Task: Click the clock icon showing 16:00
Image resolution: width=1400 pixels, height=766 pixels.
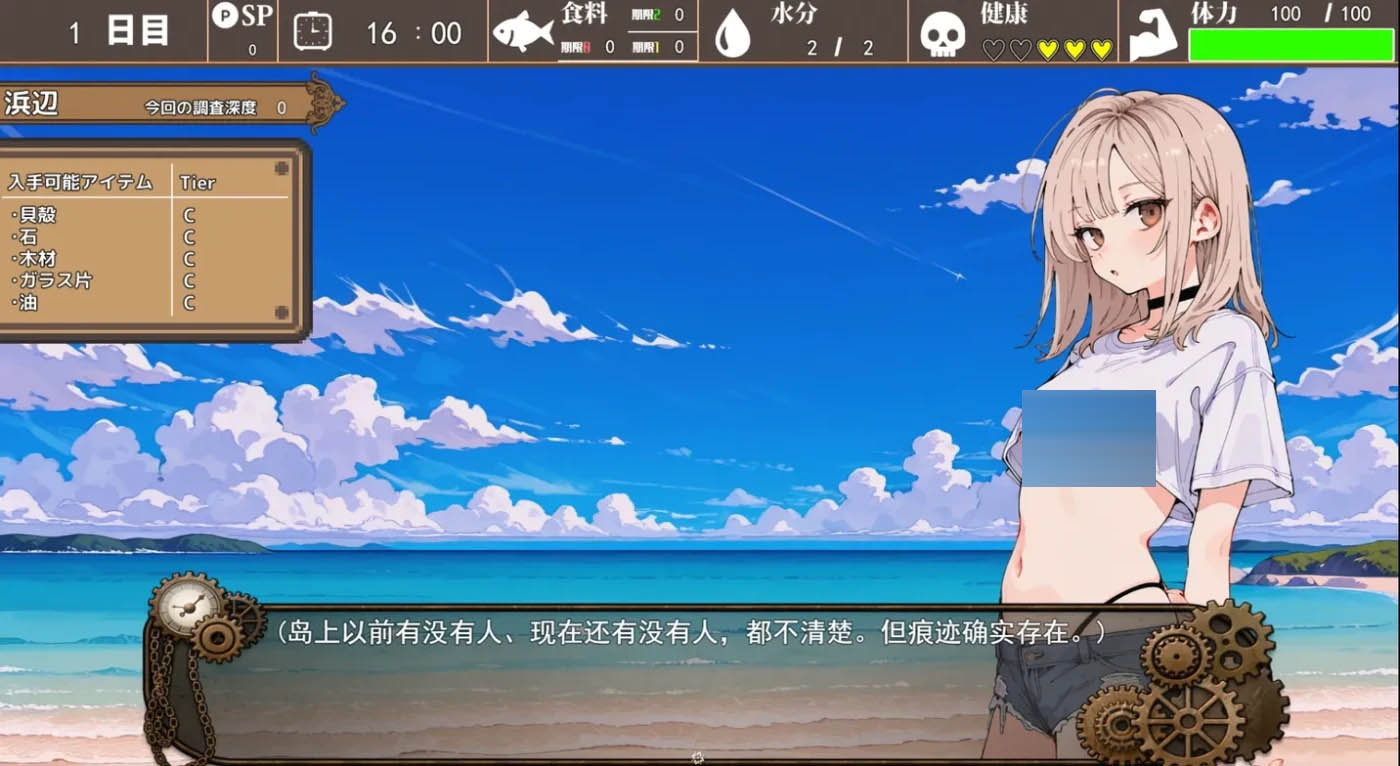Action: pyautogui.click(x=311, y=32)
